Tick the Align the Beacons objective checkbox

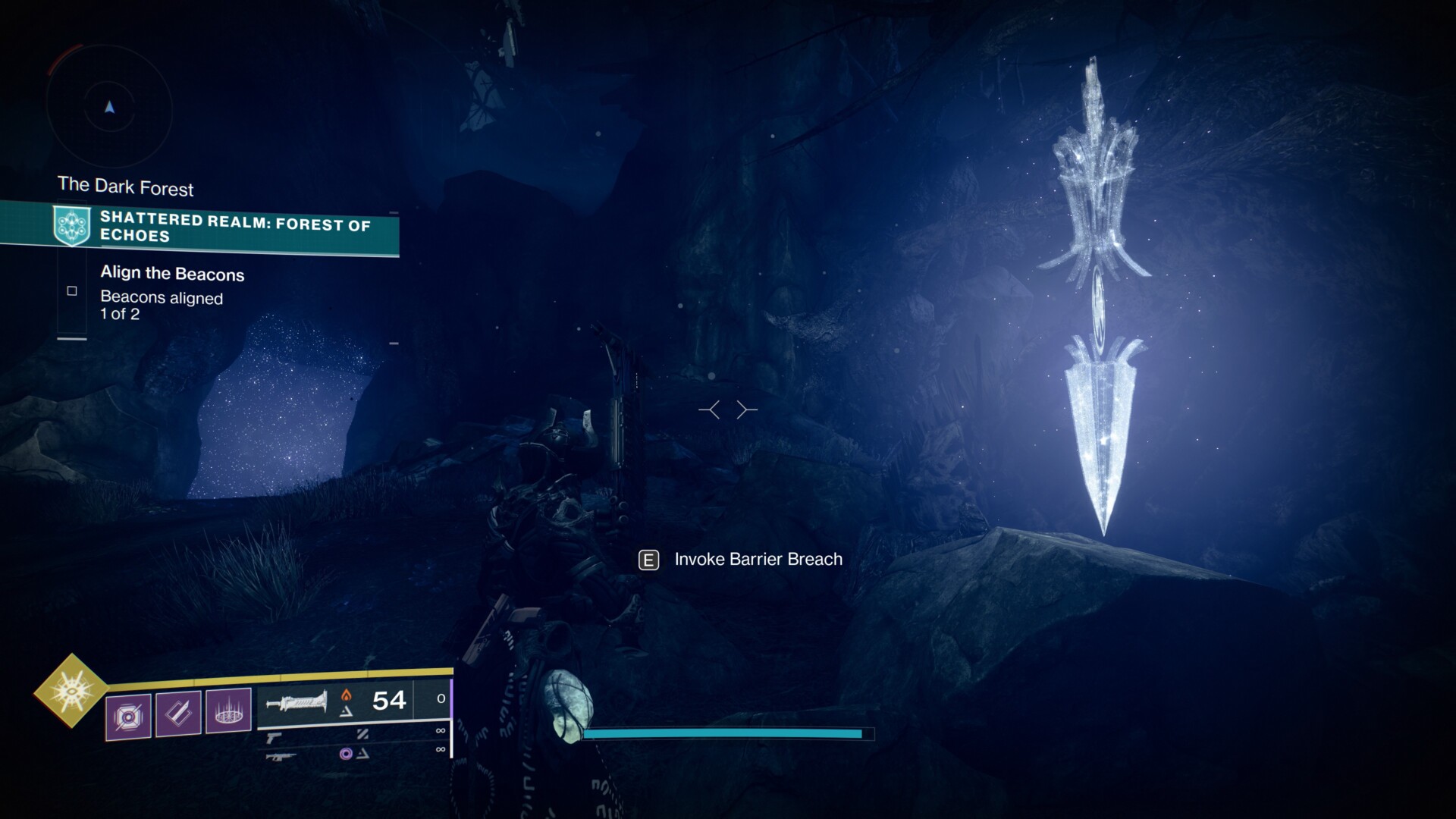72,291
